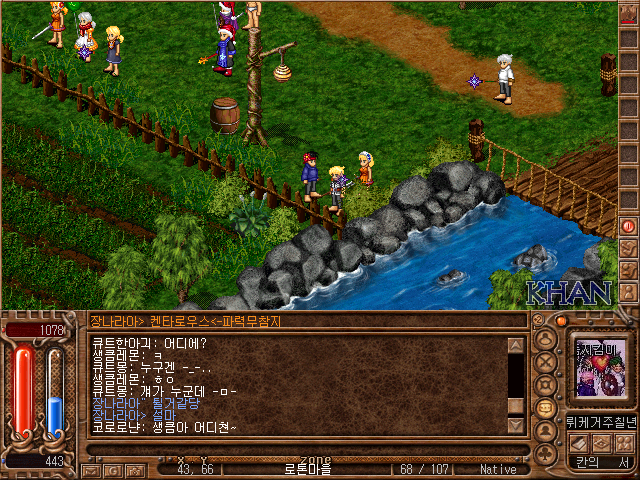Click the character portrait picture
The height and width of the screenshot is (480, 640).
tap(598, 366)
